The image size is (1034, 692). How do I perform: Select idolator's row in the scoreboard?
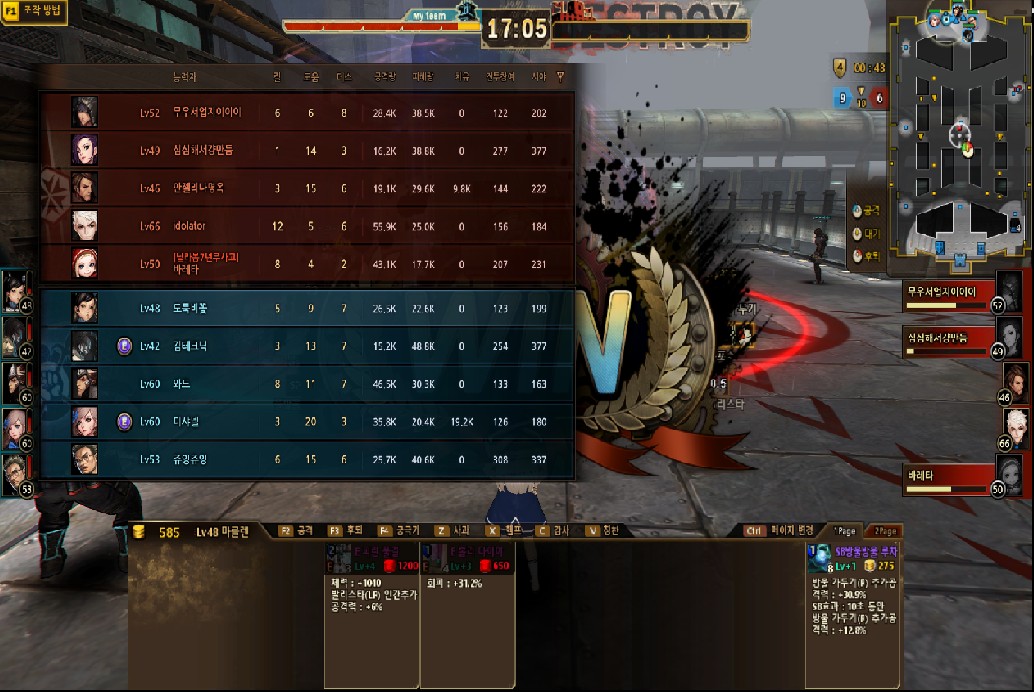click(308, 226)
